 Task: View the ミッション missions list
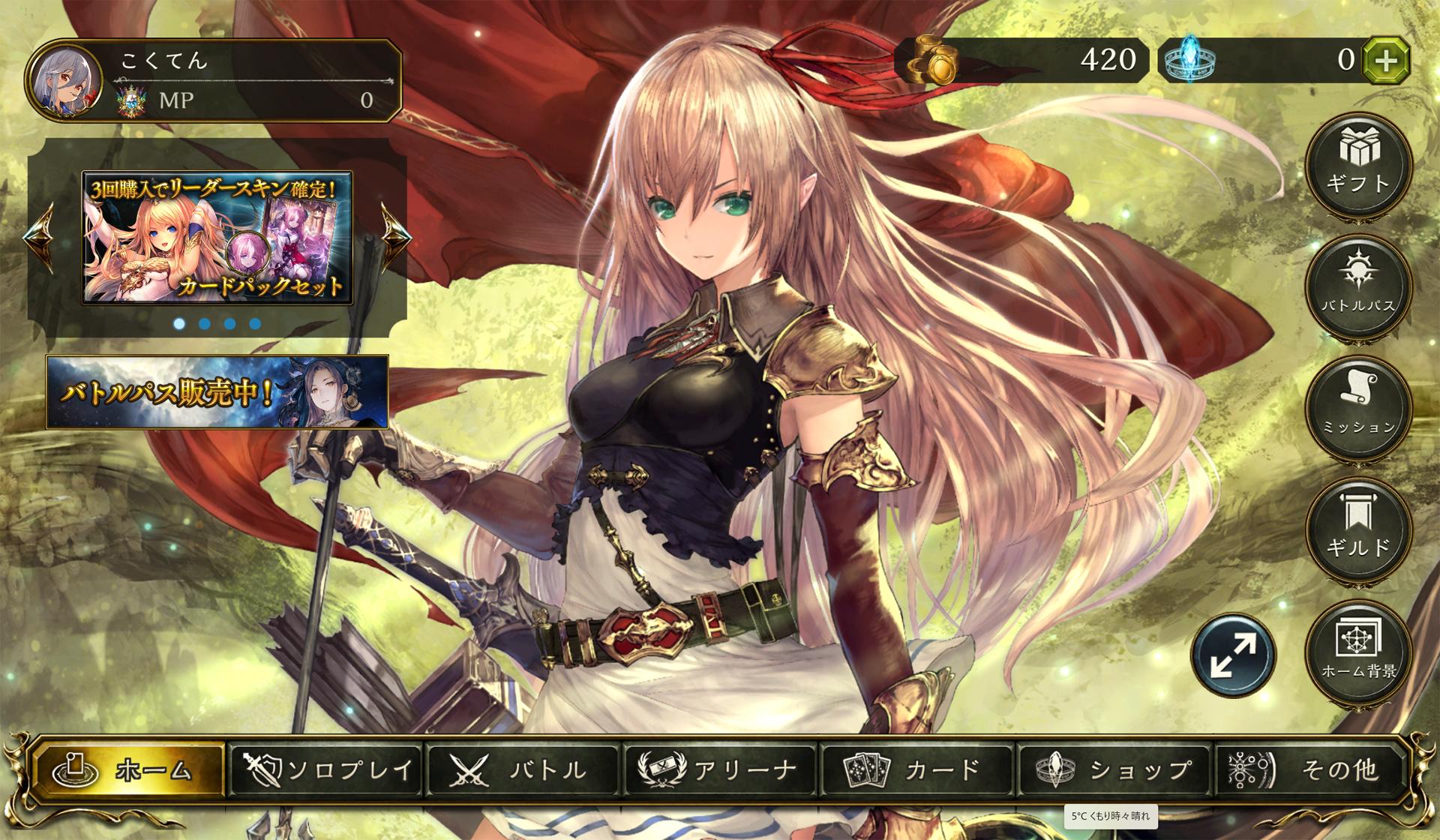click(x=1358, y=407)
